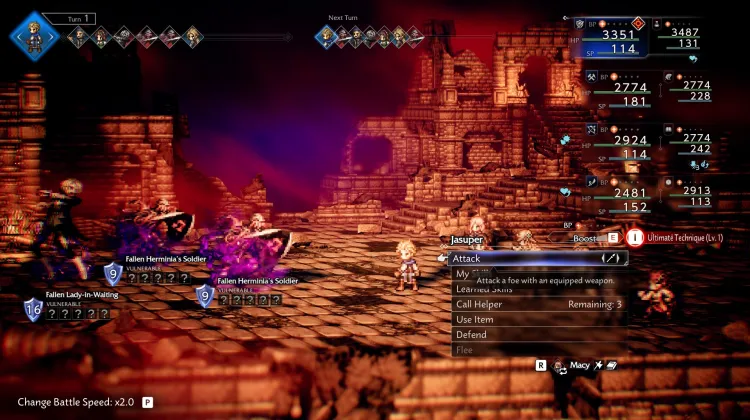Click the active character portrait in the turn order
Screen dimensions: 750x420
[x=32, y=37]
